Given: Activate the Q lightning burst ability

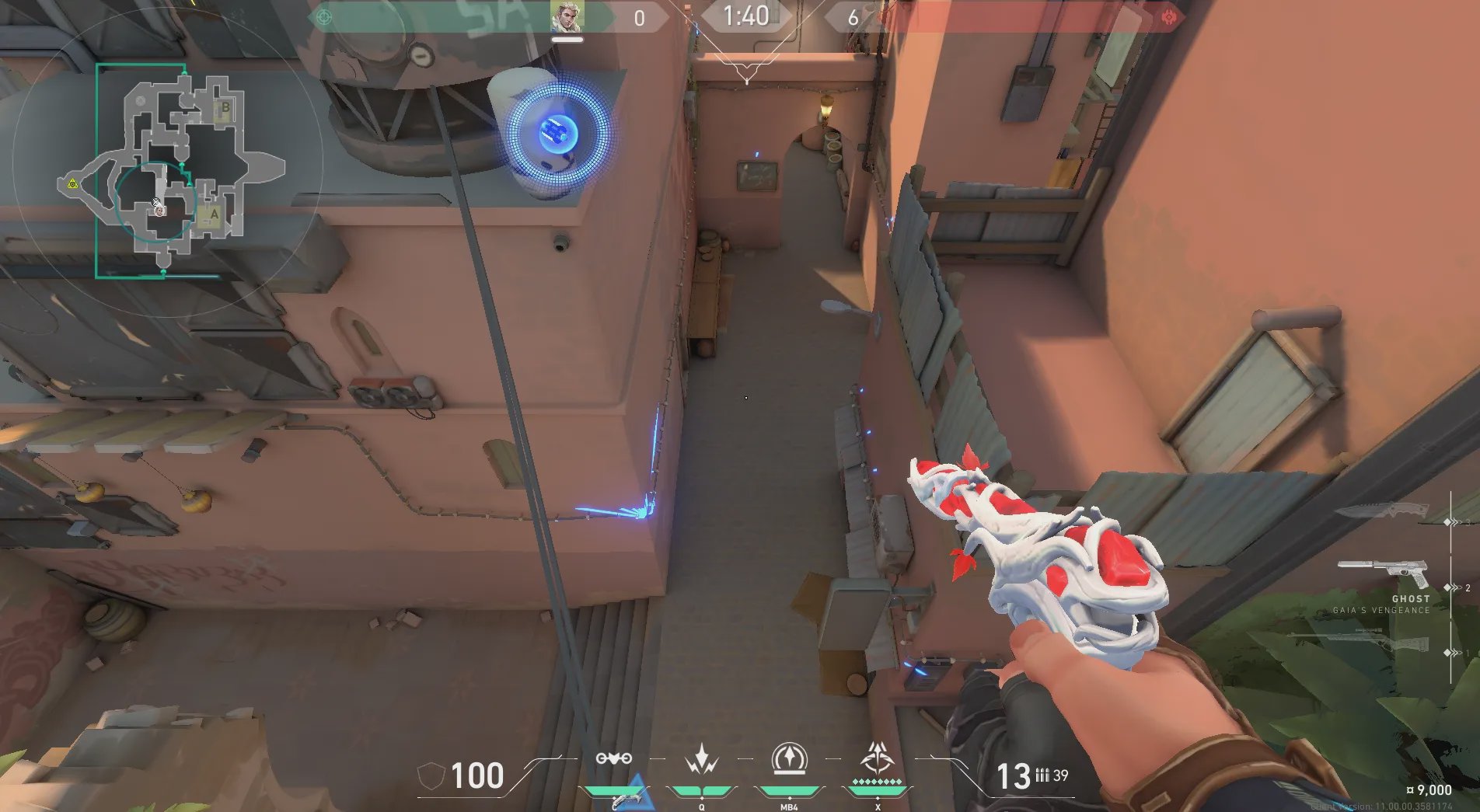Looking at the screenshot, I should click(702, 759).
